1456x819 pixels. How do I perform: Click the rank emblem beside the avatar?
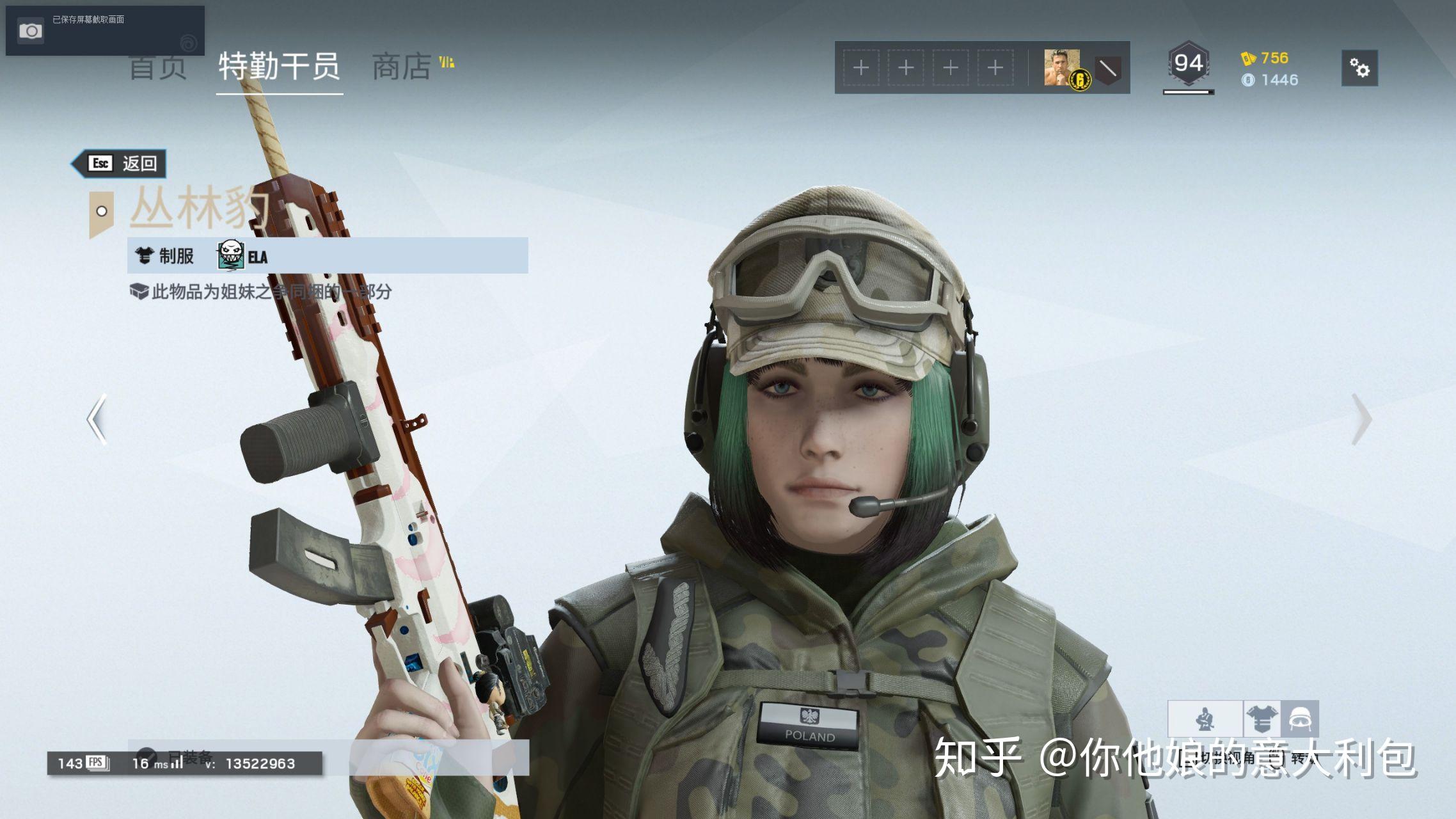tap(1108, 68)
